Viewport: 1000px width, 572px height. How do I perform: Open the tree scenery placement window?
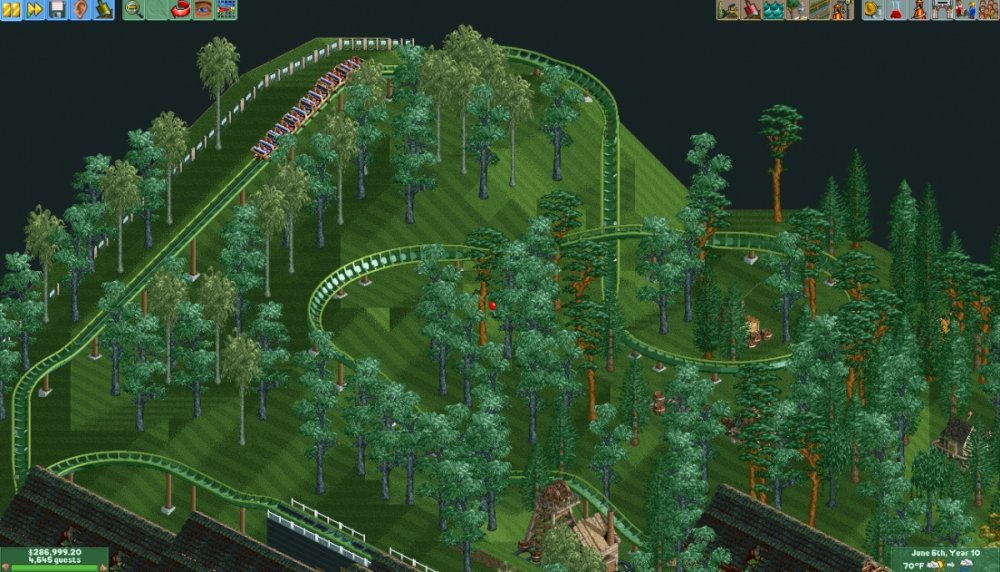[796, 10]
